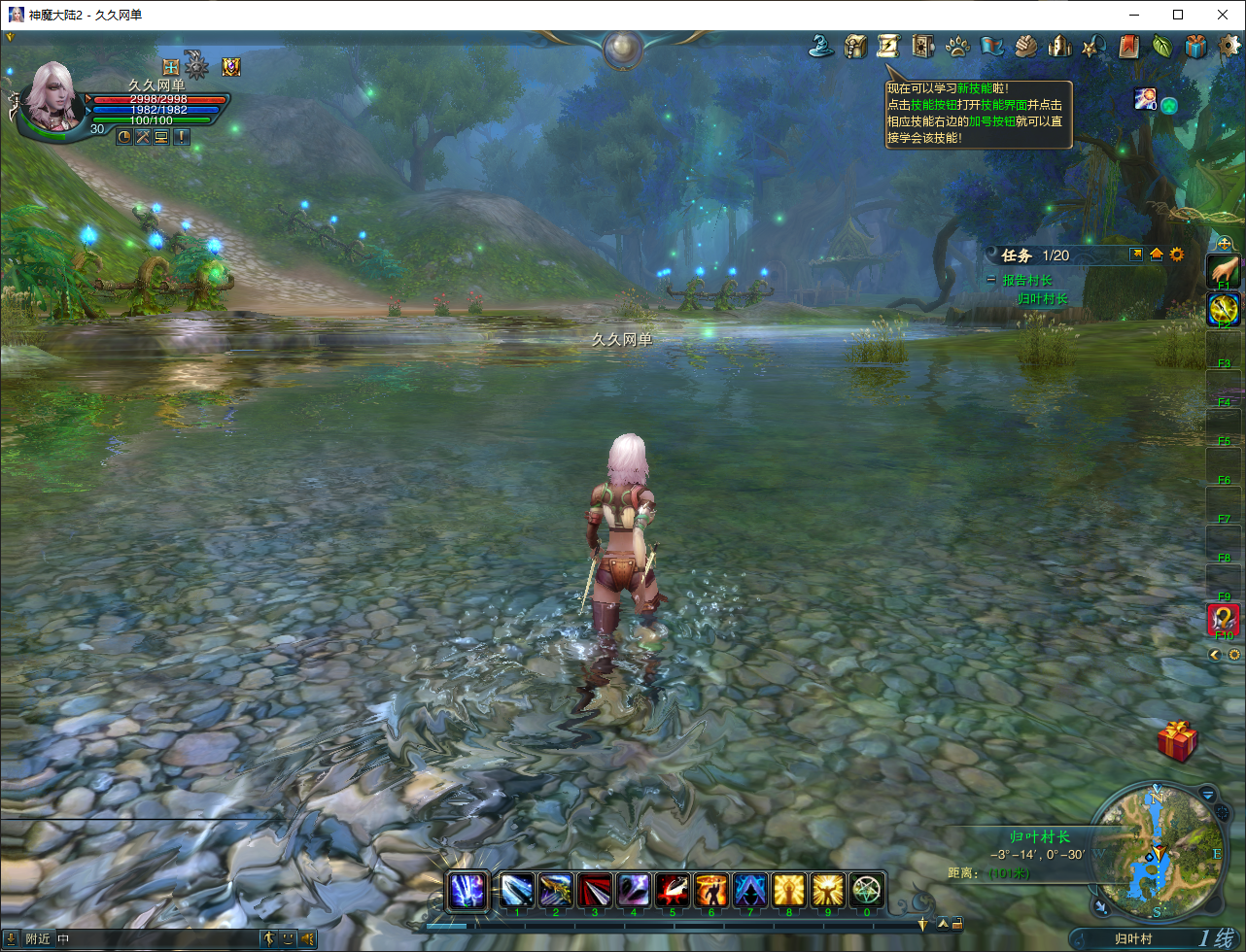Open quest tracker settings gear
The height and width of the screenshot is (952, 1246).
point(1177,255)
